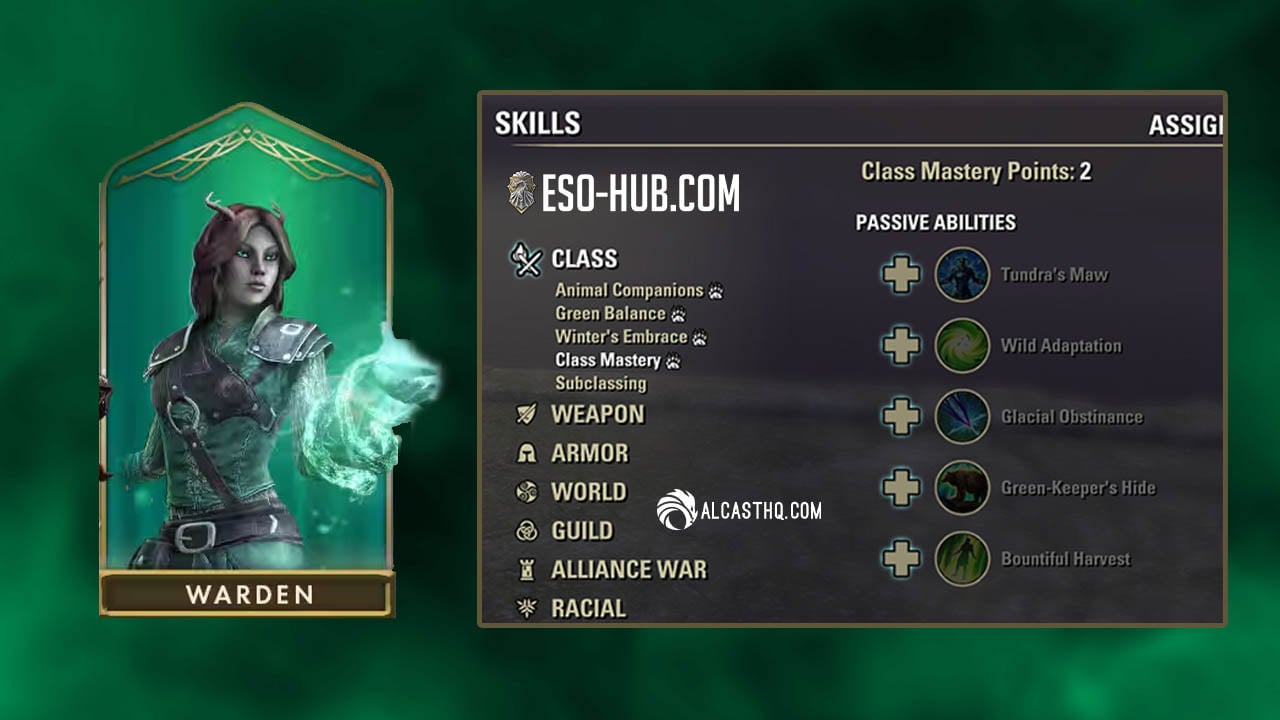This screenshot has height=720, width=1280.
Task: Open the Subclassing entry
Action: (601, 383)
